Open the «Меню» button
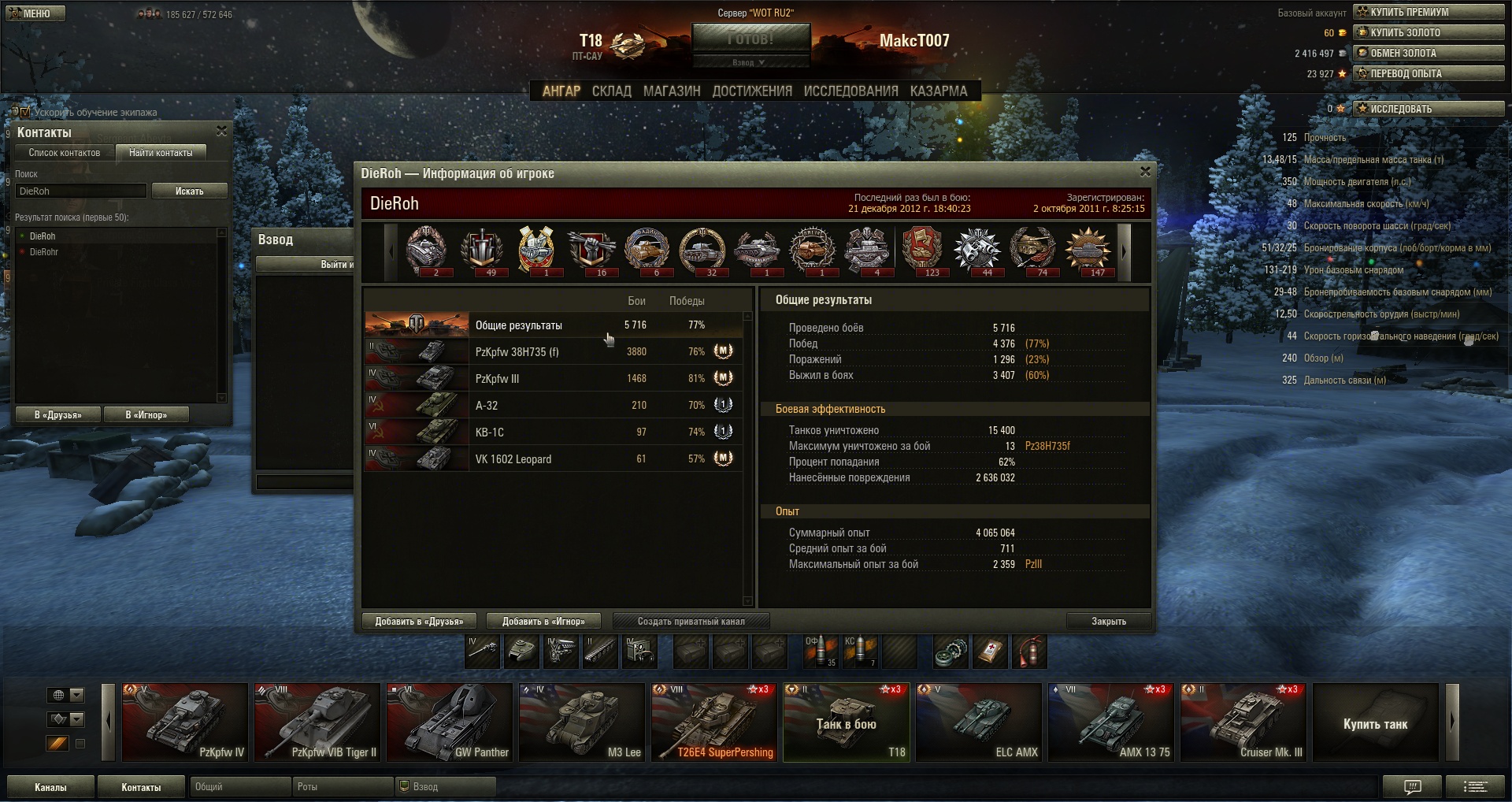 (x=35, y=13)
